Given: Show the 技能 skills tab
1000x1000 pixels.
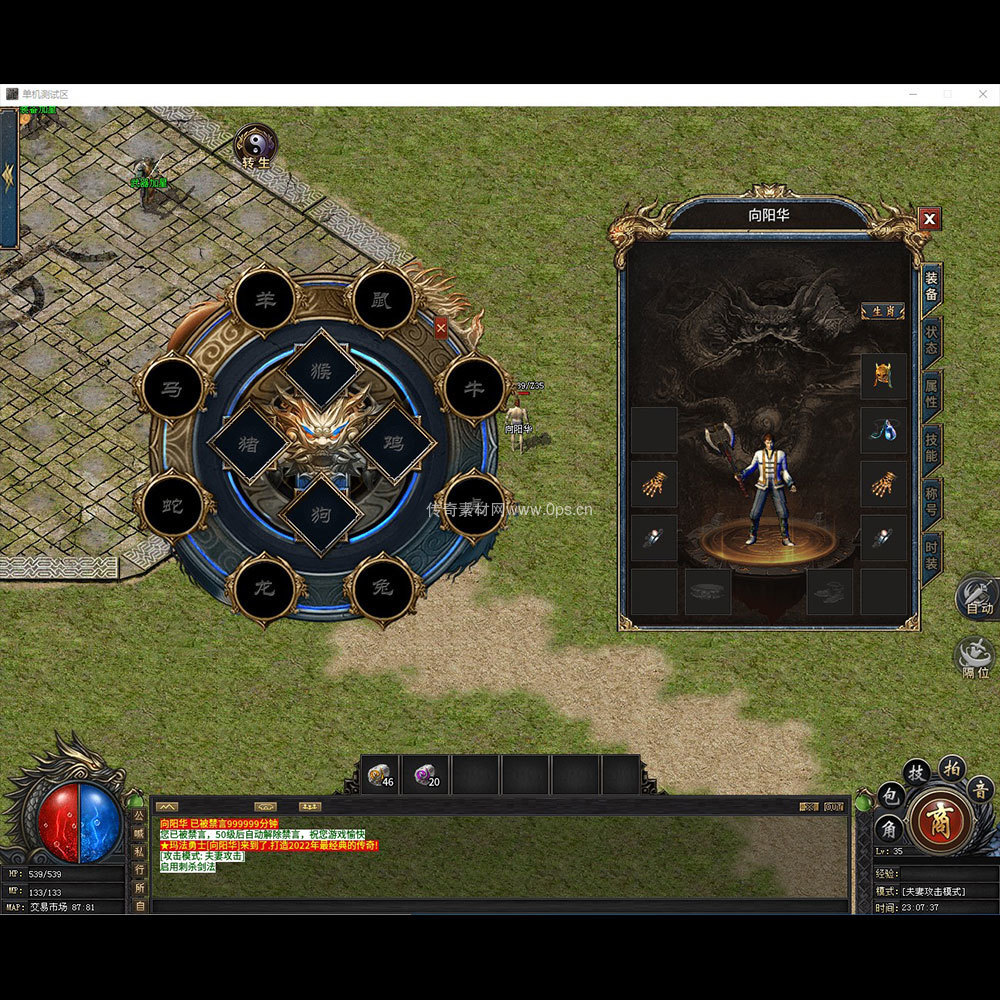Looking at the screenshot, I should (931, 447).
